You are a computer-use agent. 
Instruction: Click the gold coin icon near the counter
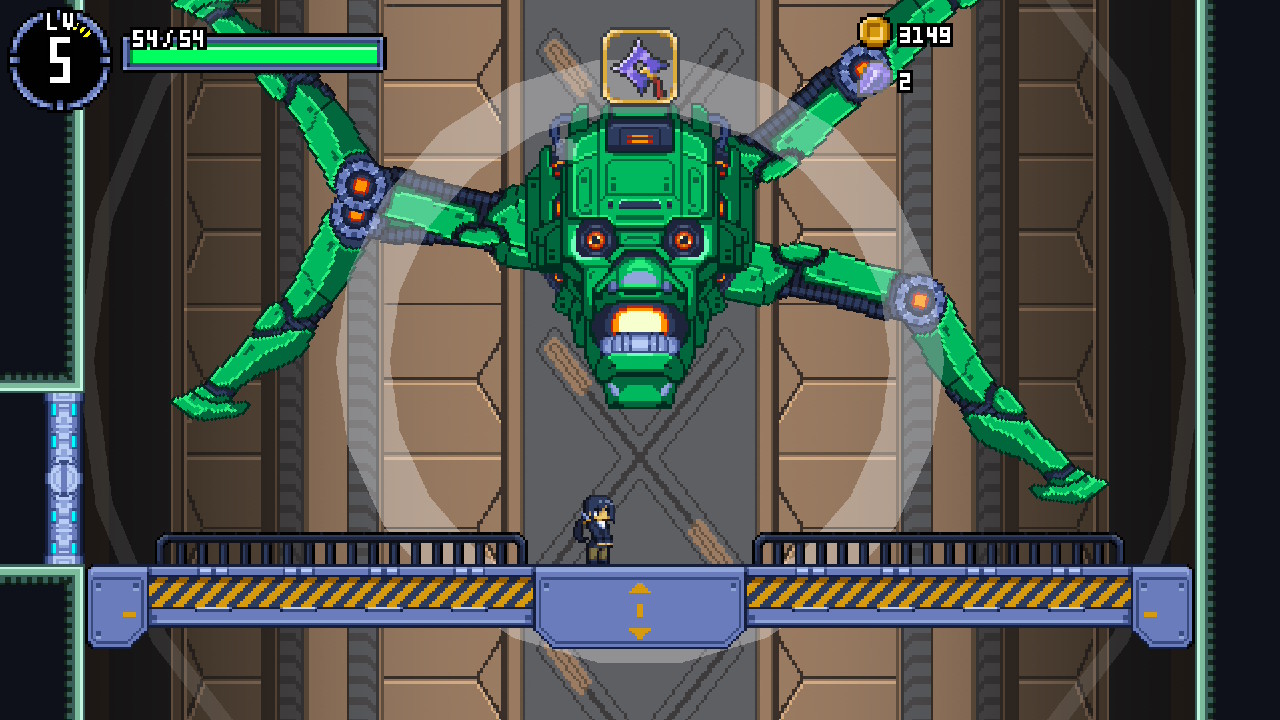click(874, 33)
